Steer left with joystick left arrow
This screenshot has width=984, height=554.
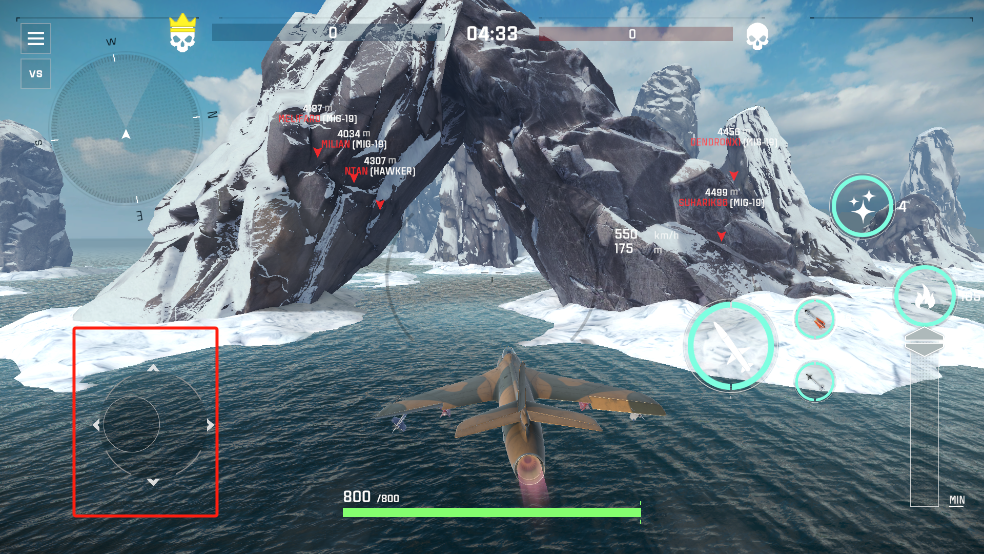point(96,425)
